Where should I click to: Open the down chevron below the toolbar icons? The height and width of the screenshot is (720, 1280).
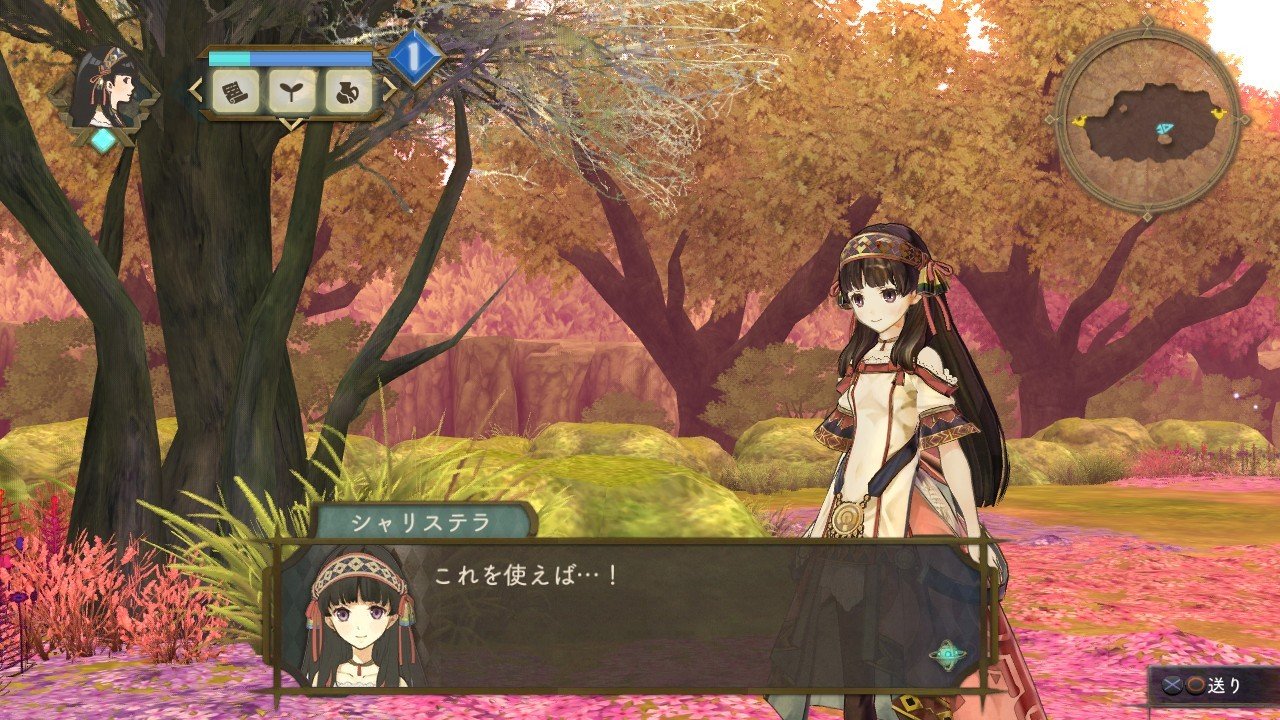pos(291,123)
